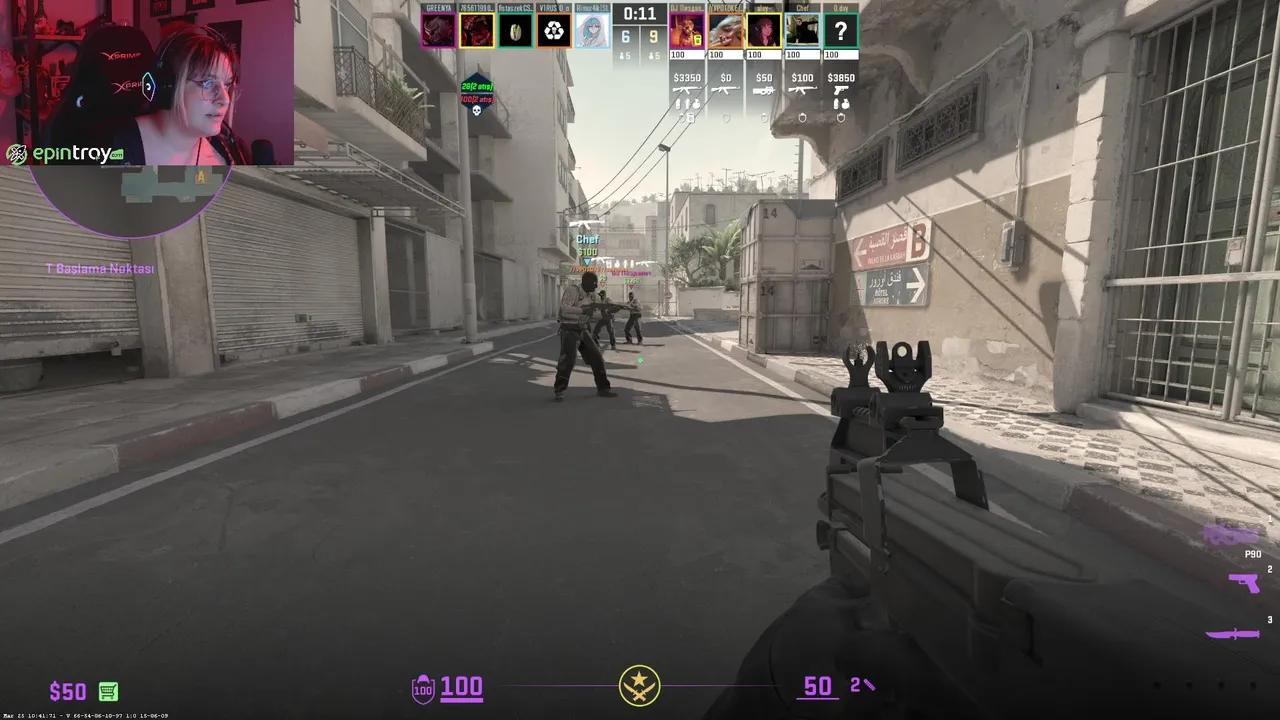Click the helmet armor icon near health
The width and height of the screenshot is (1280, 720).
tap(422, 688)
